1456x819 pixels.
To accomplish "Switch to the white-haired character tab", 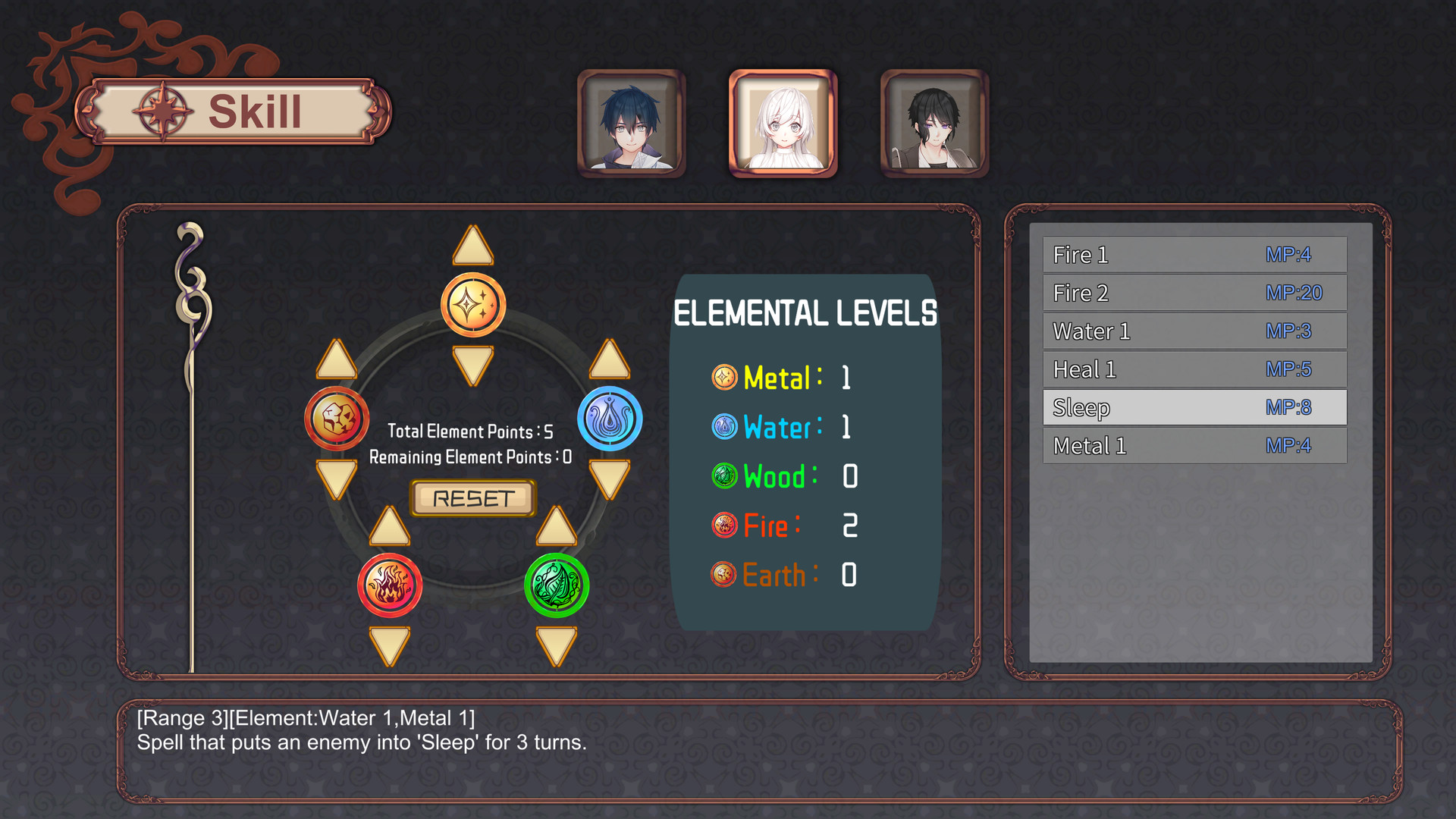I will pyautogui.click(x=782, y=124).
